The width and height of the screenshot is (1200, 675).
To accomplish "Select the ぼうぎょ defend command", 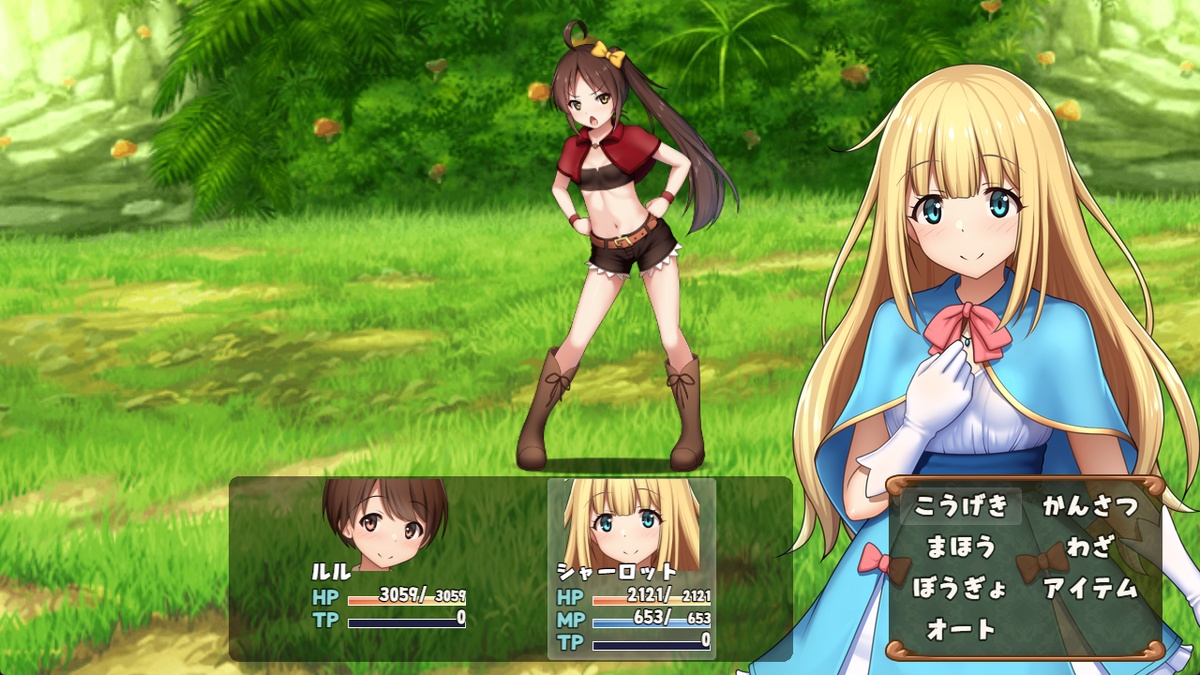I will (x=961, y=588).
